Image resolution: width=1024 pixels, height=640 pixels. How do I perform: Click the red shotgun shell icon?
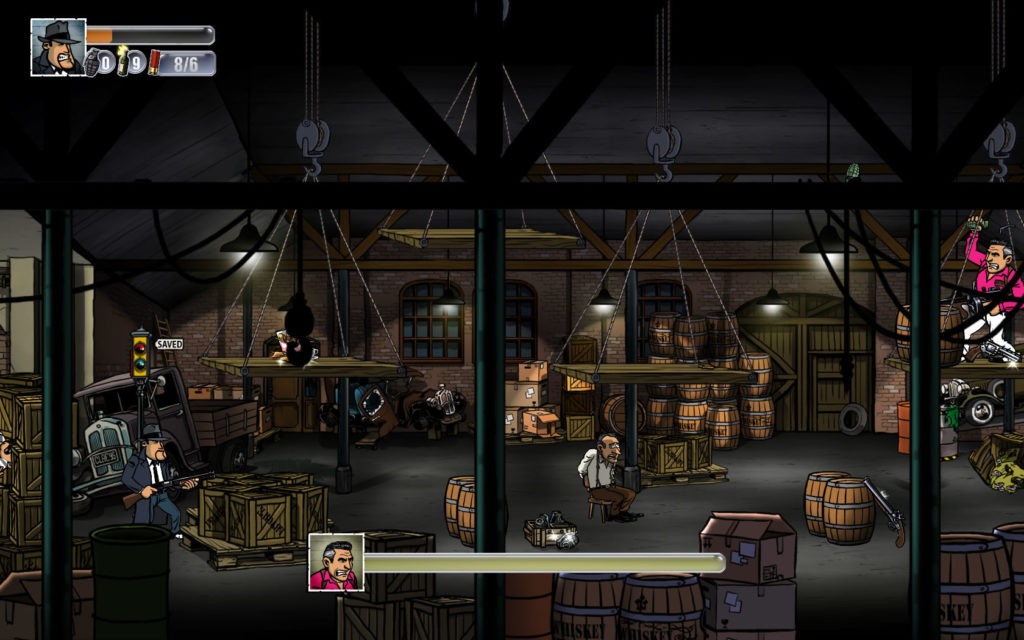tap(155, 63)
